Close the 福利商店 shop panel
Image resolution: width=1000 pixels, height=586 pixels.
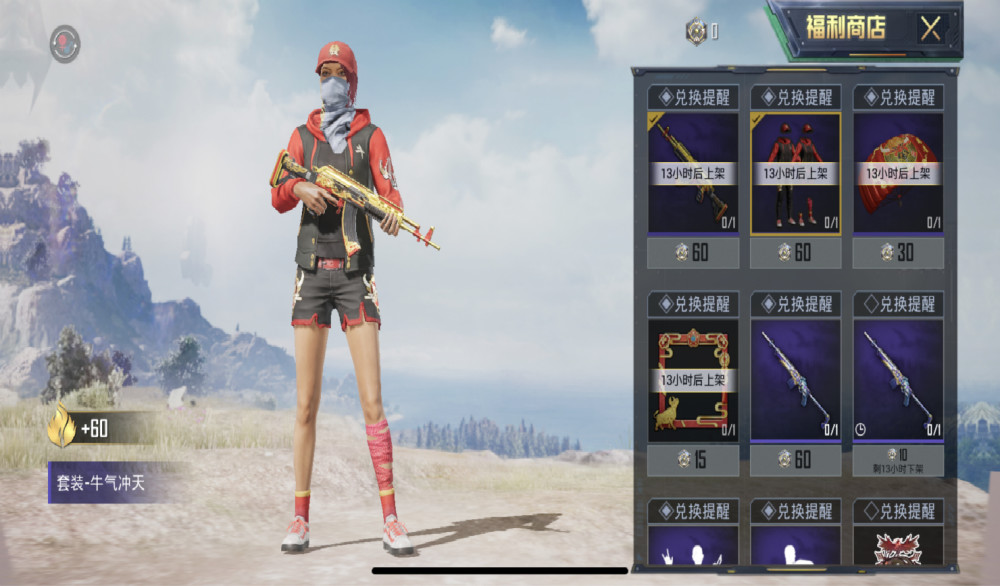click(931, 28)
